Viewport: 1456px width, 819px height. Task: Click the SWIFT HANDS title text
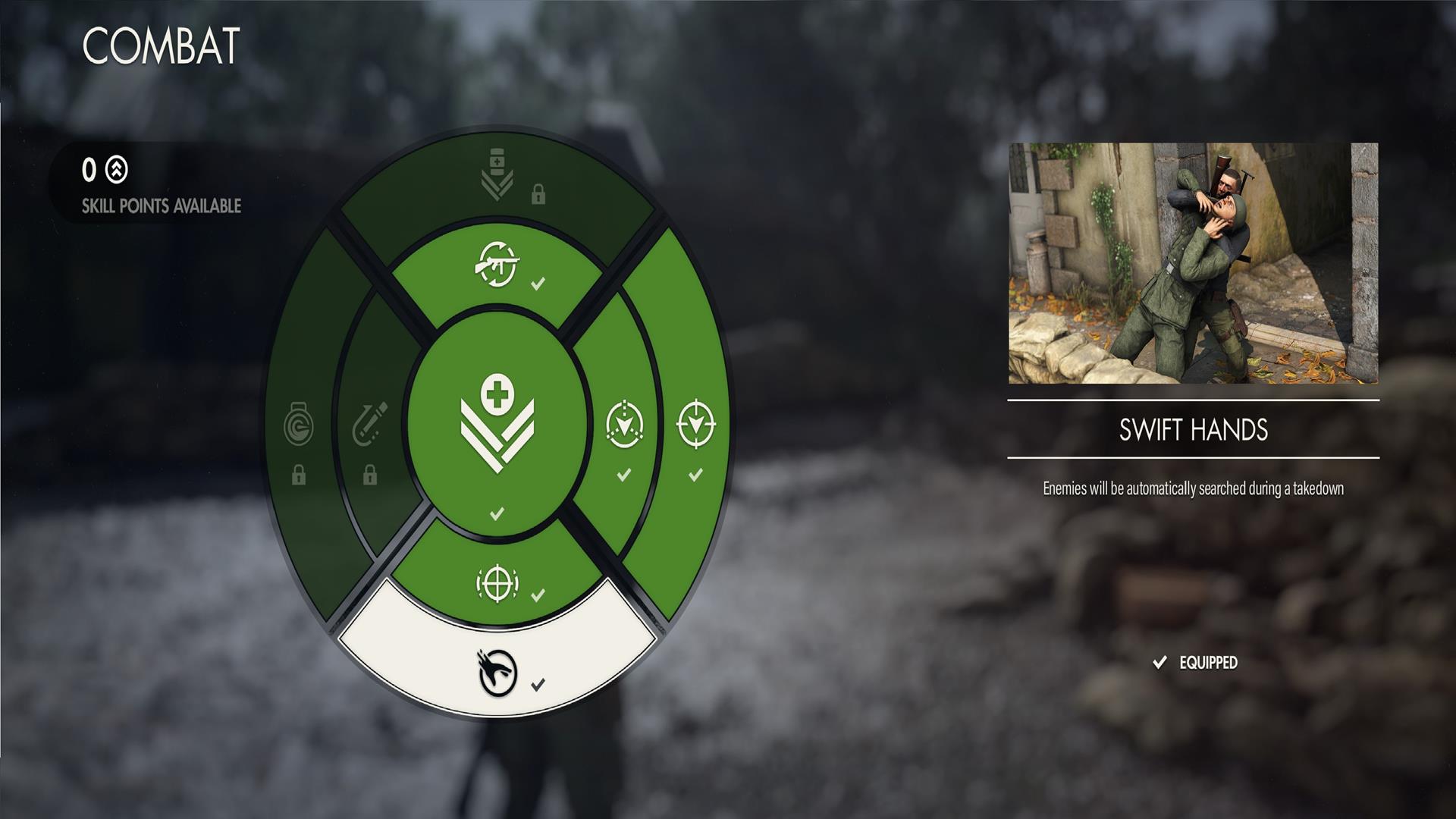click(x=1194, y=429)
